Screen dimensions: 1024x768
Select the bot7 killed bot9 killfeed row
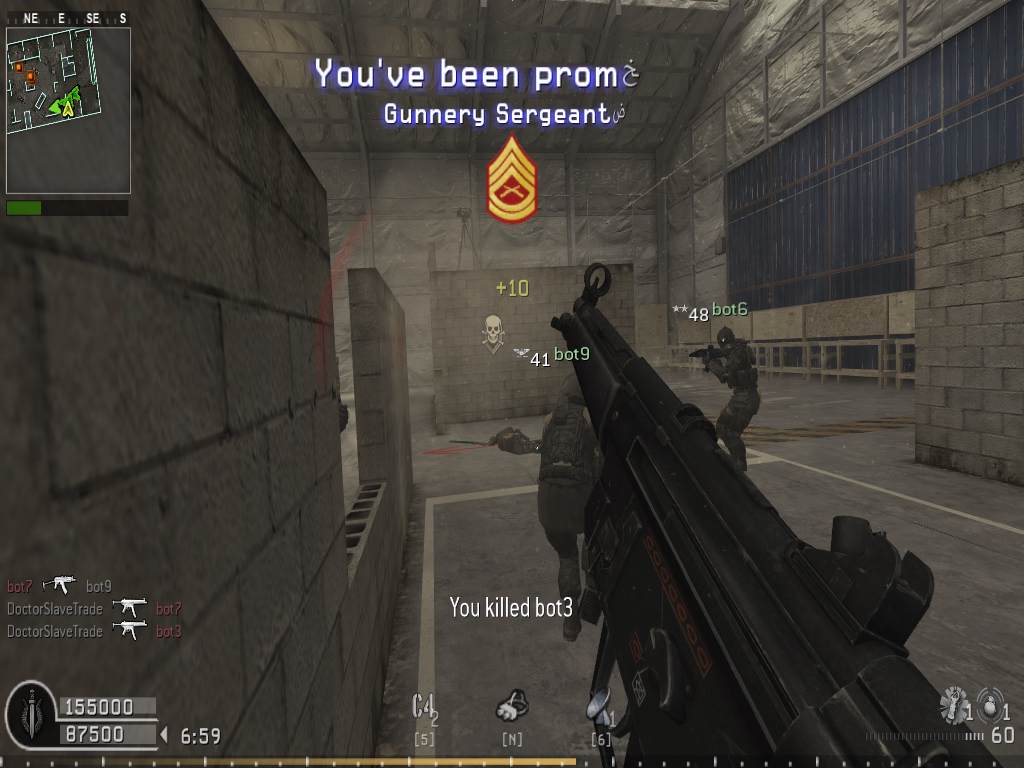pos(59,586)
